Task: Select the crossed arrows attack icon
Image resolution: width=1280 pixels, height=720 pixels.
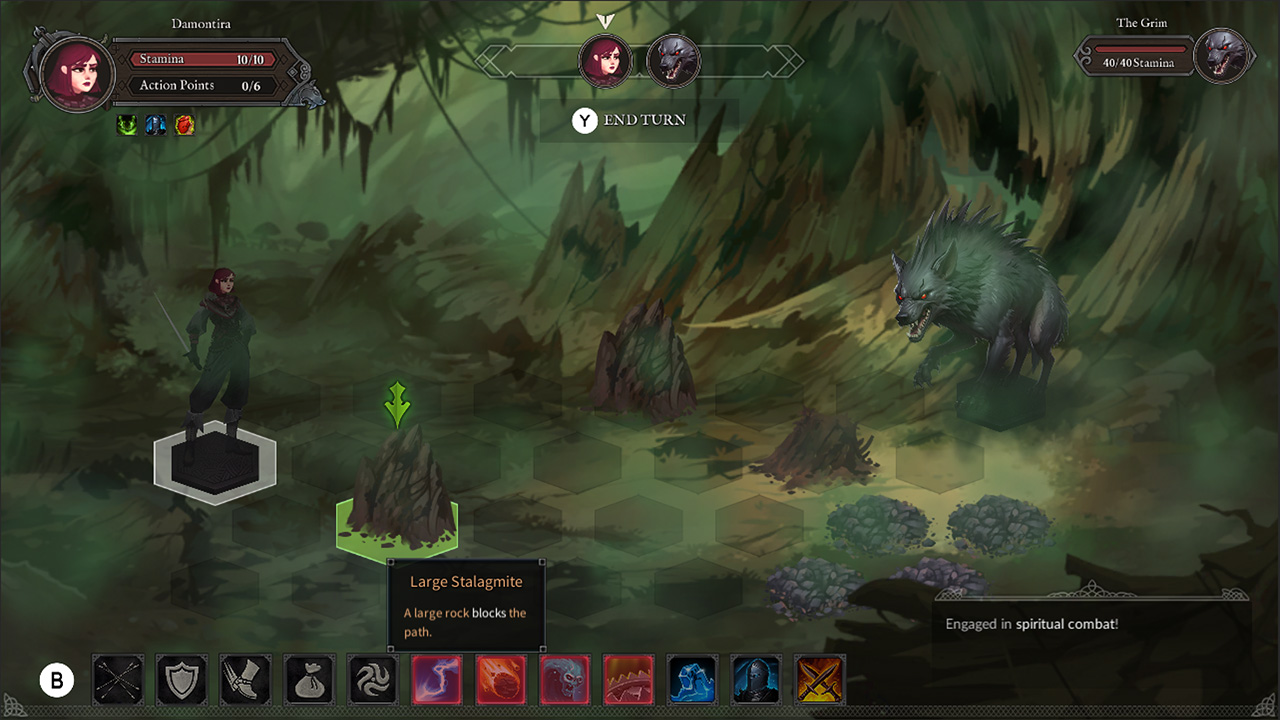Action: click(x=117, y=679)
